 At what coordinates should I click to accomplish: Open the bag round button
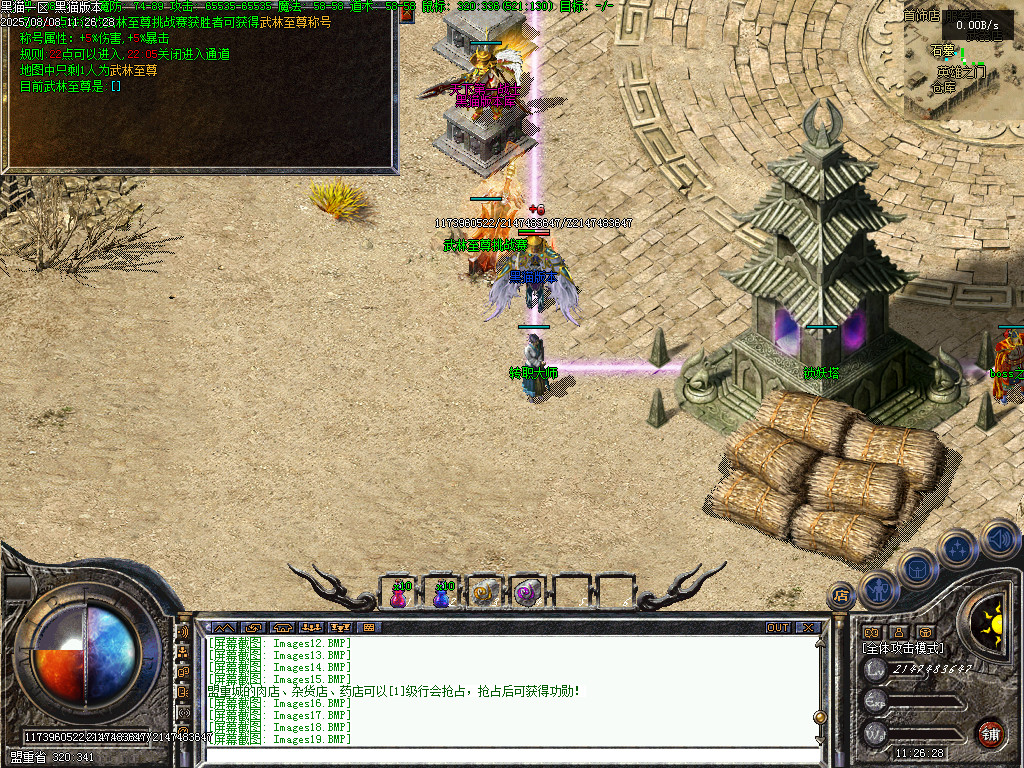[918, 569]
